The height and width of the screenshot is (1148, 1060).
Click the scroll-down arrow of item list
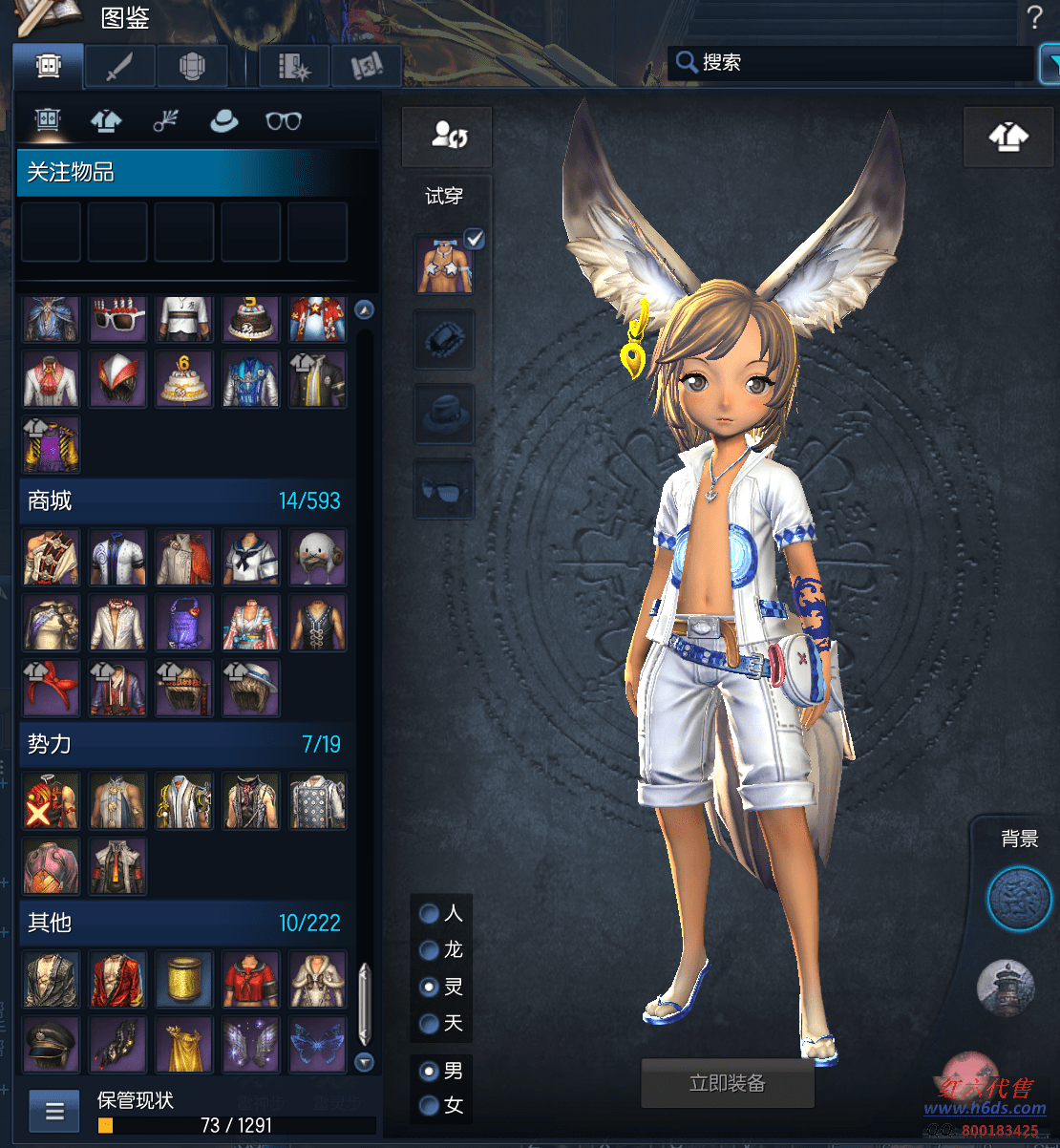(x=364, y=1061)
